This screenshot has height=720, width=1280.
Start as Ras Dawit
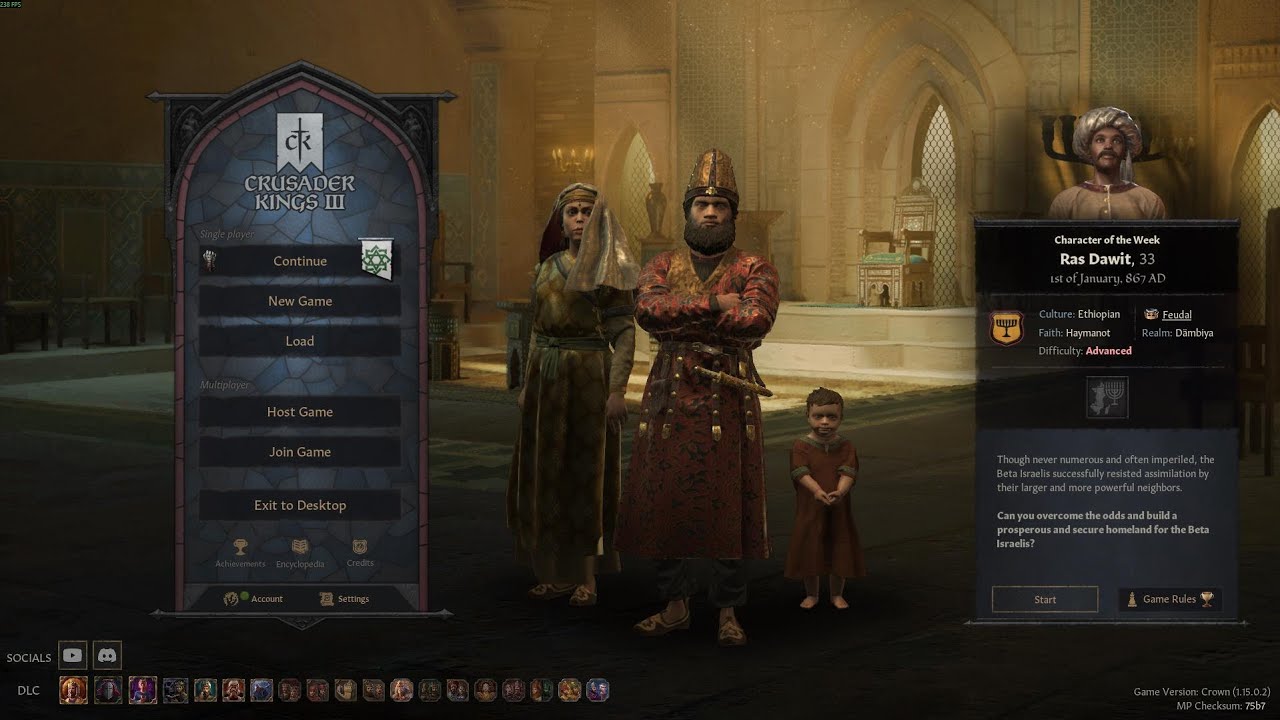point(1045,599)
